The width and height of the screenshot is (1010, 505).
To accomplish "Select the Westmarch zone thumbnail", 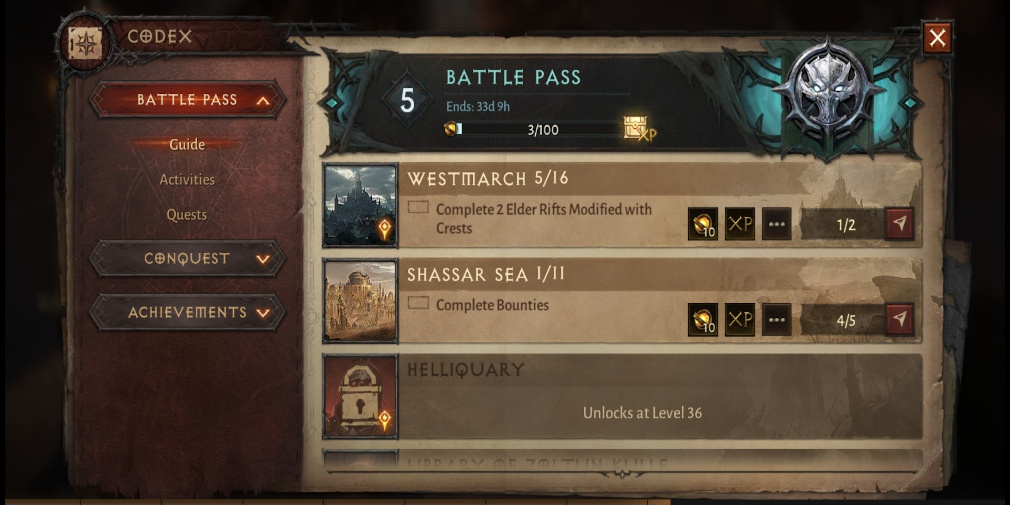I will [x=360, y=206].
